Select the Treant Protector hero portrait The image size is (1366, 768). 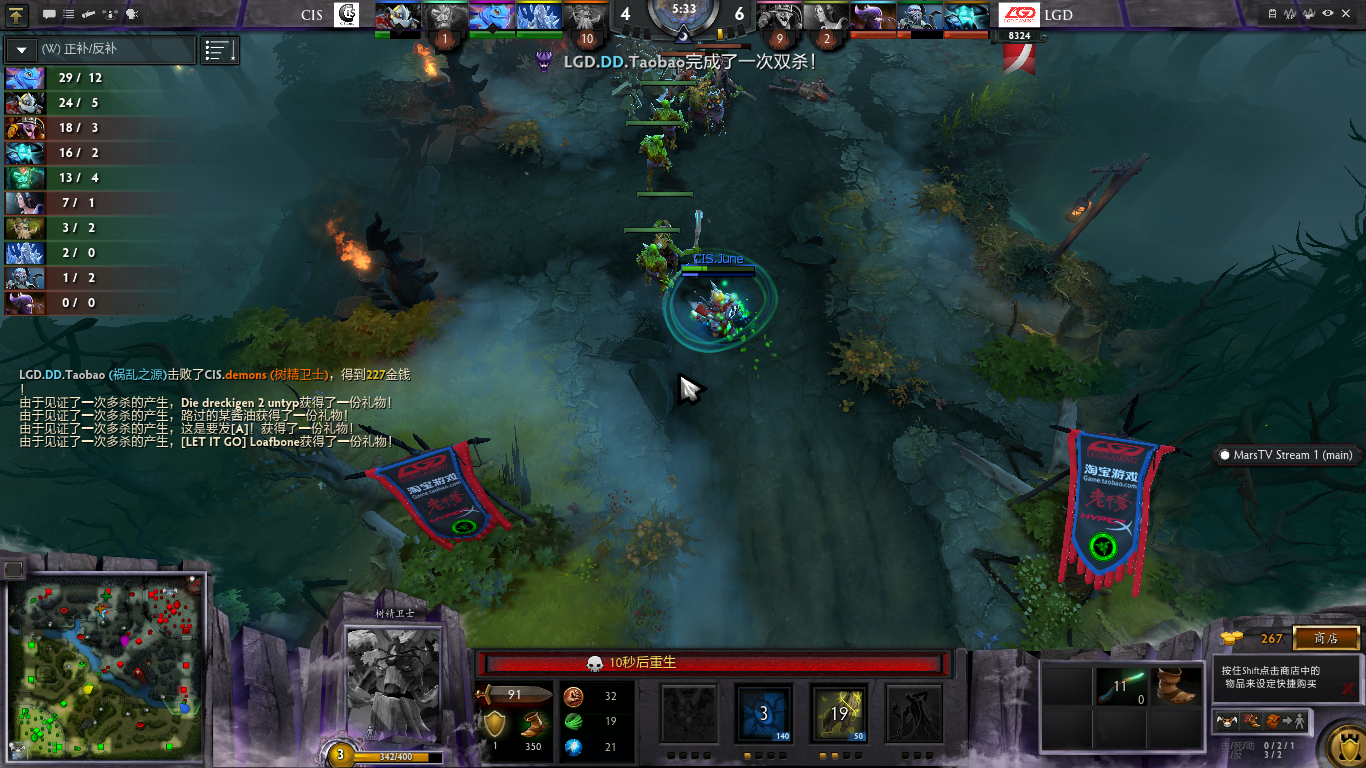[x=393, y=685]
